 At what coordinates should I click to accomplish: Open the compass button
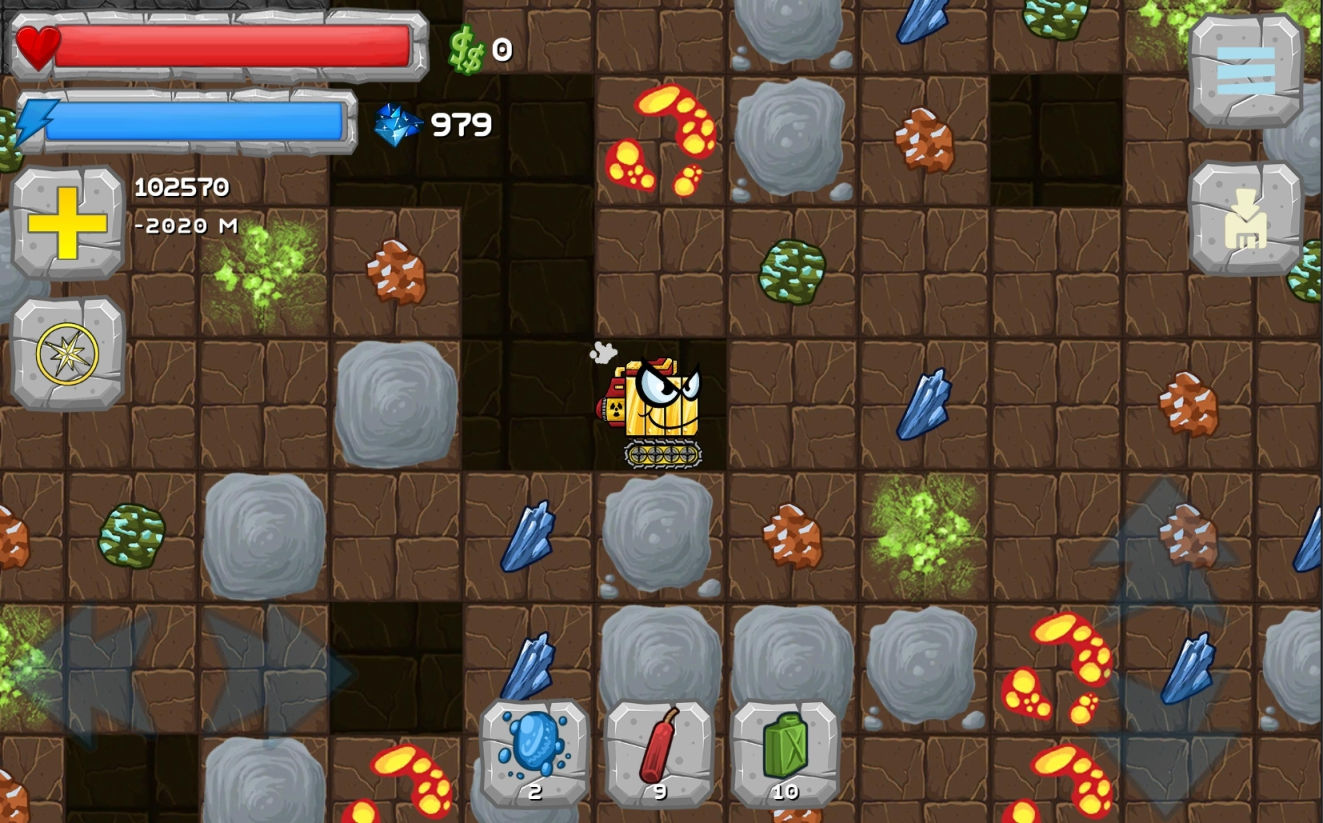(67, 354)
